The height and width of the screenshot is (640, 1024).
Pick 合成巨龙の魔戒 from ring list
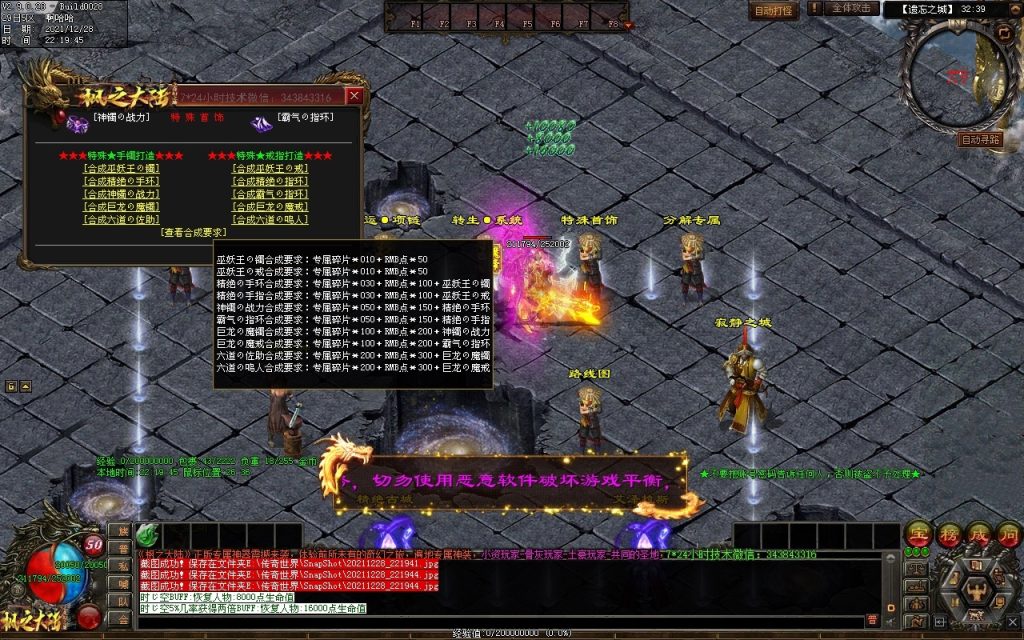270,206
